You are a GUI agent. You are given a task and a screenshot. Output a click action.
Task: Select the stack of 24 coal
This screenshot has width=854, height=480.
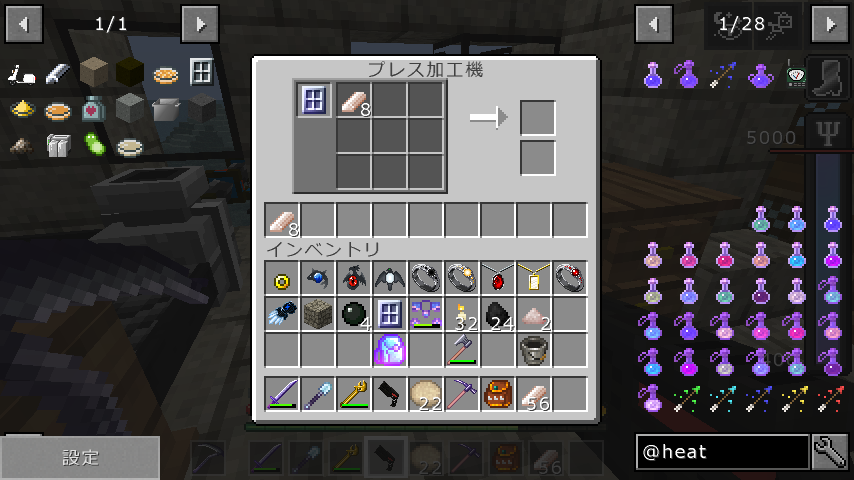pyautogui.click(x=497, y=314)
